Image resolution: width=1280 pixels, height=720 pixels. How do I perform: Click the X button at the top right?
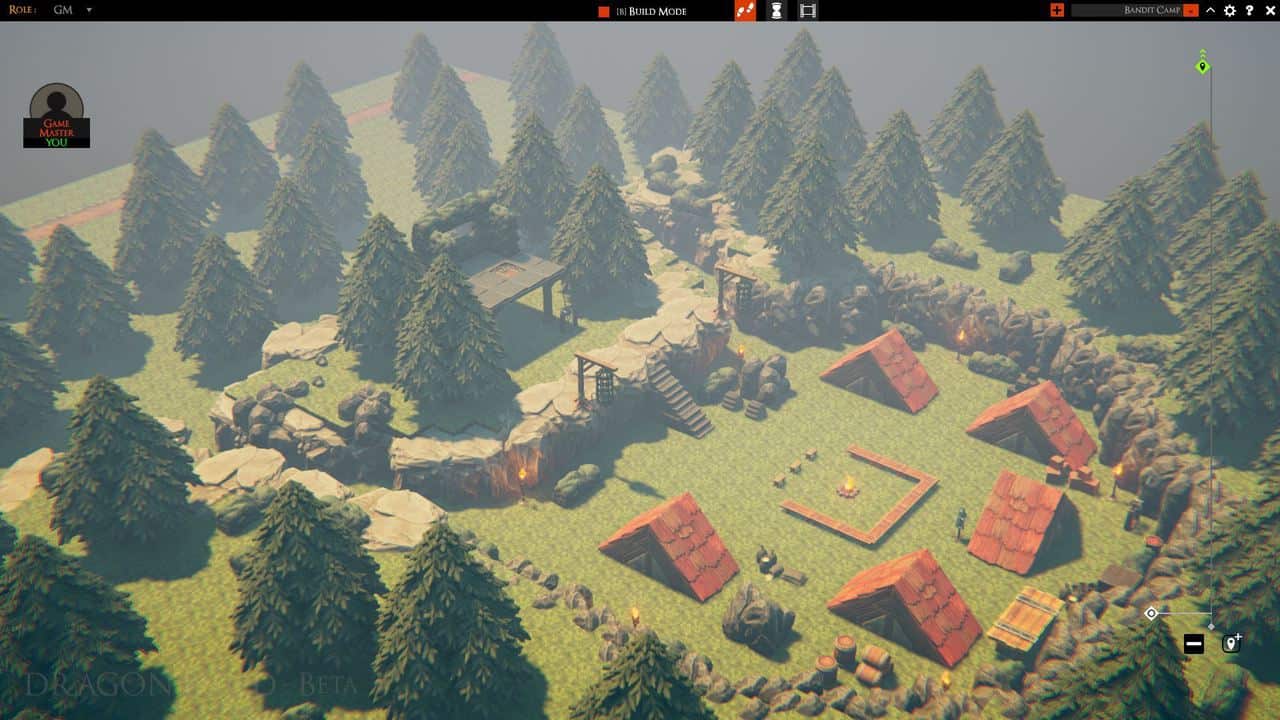1270,11
